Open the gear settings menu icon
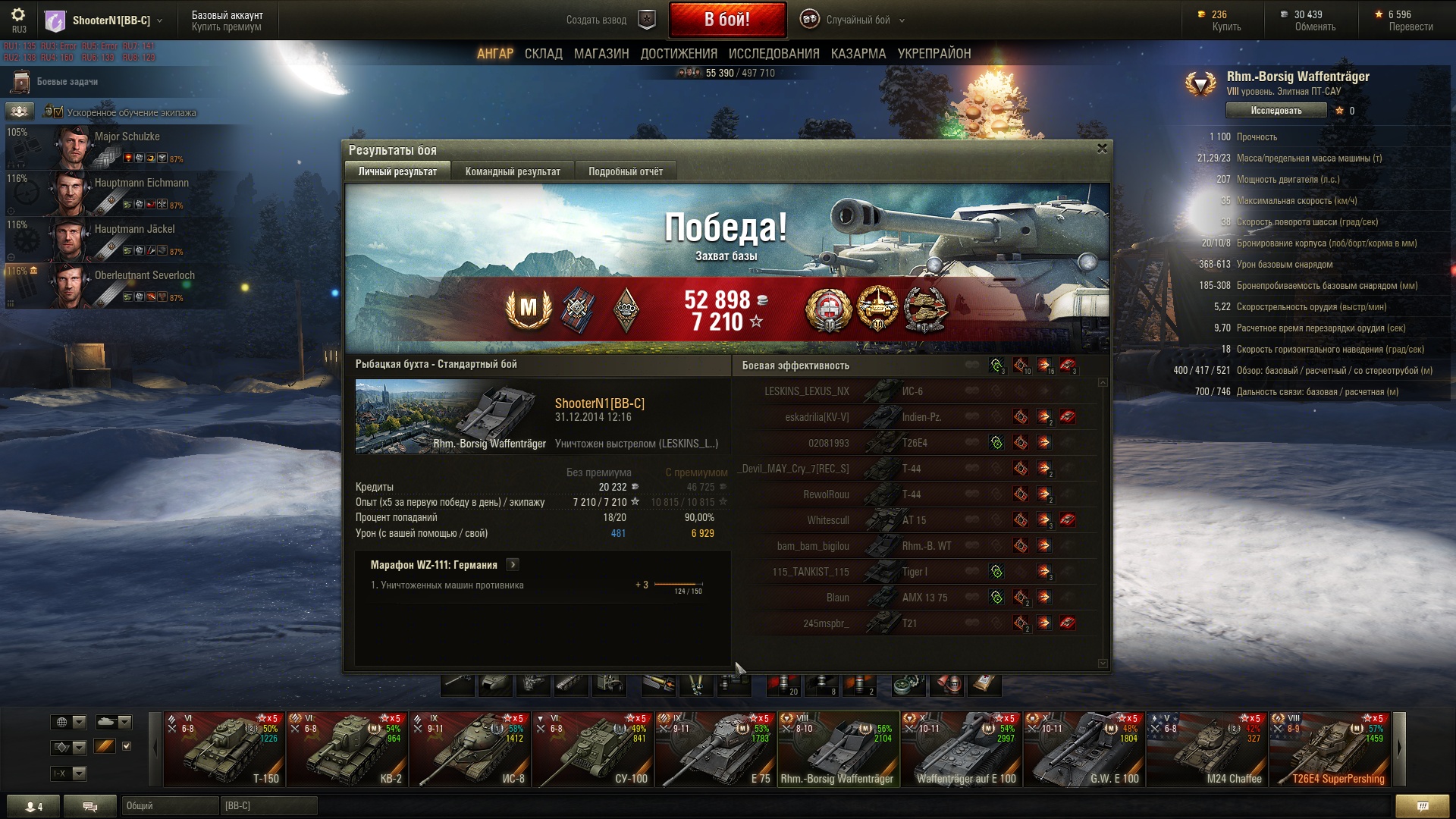The image size is (1456, 819). (18, 15)
